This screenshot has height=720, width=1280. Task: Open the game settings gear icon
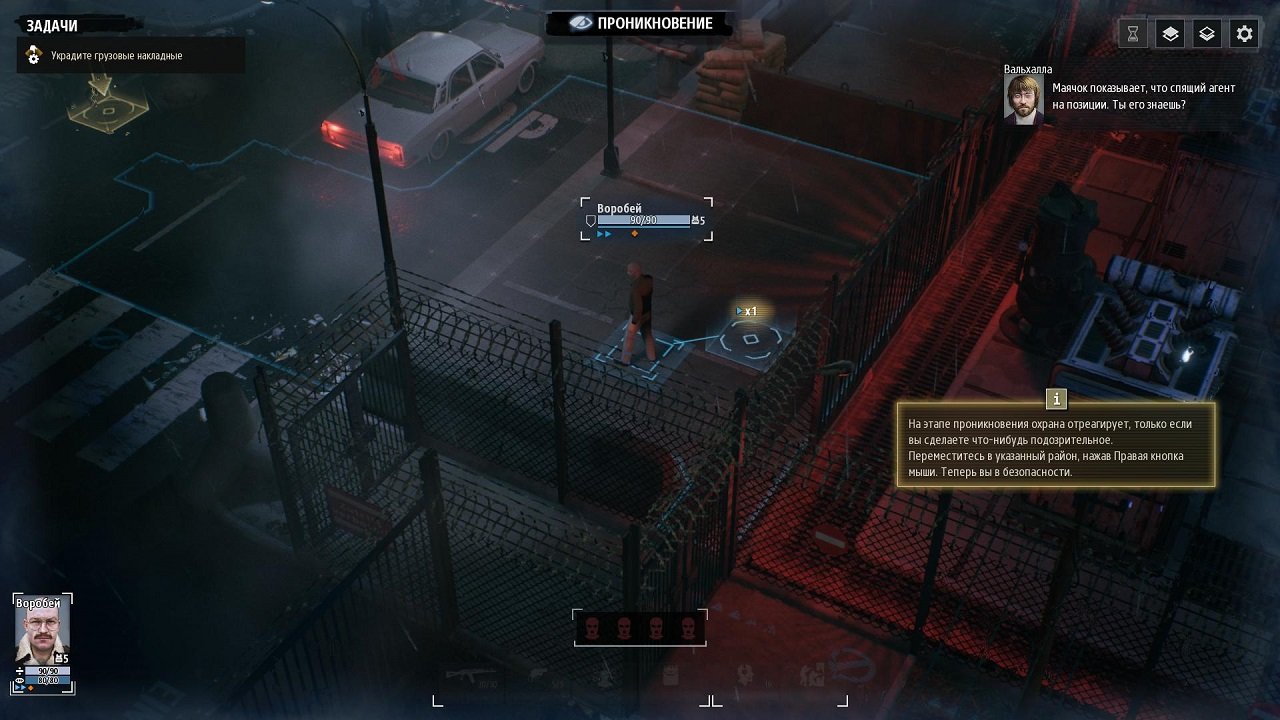click(1243, 33)
